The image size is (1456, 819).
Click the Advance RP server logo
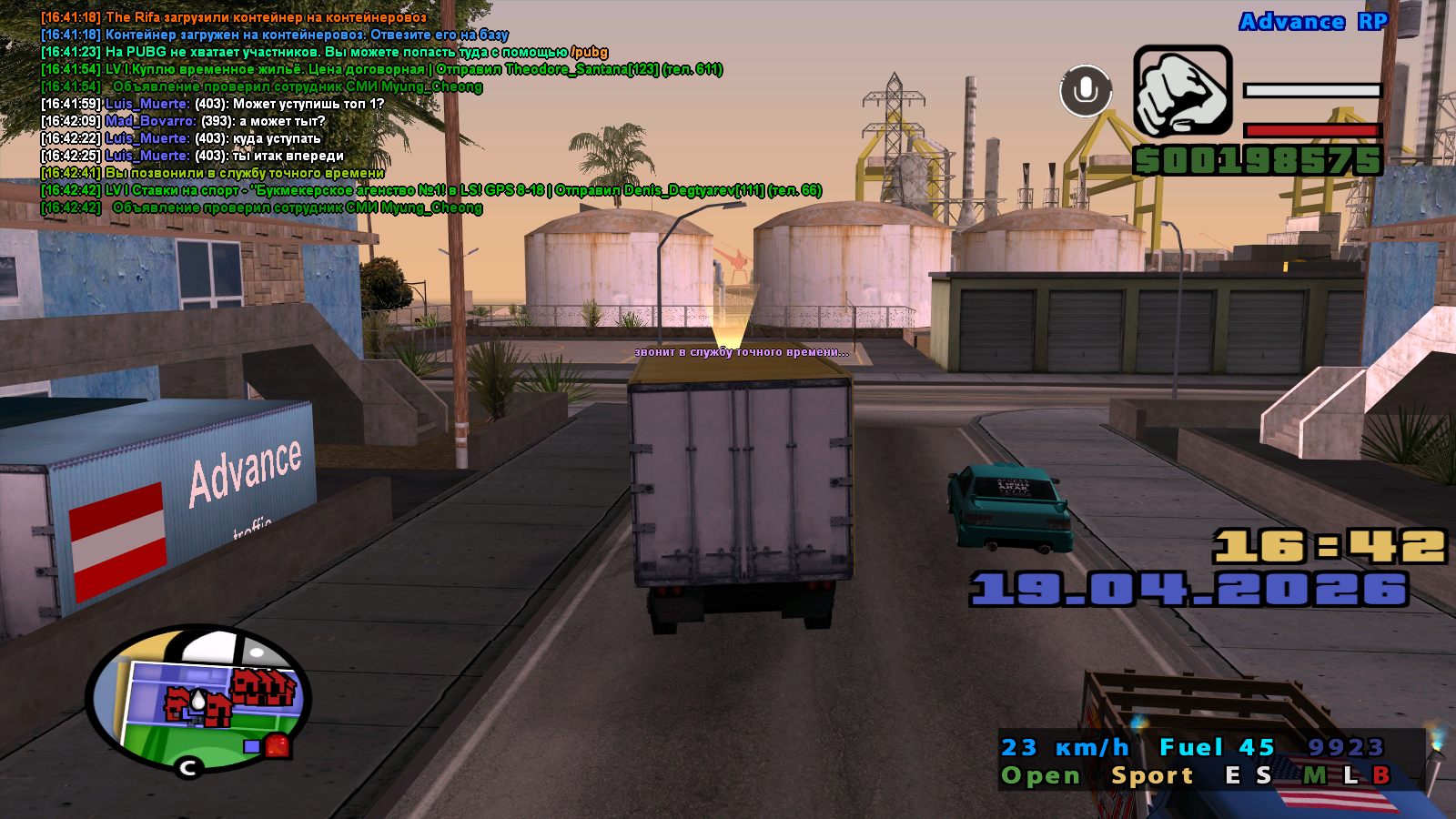1313,22
